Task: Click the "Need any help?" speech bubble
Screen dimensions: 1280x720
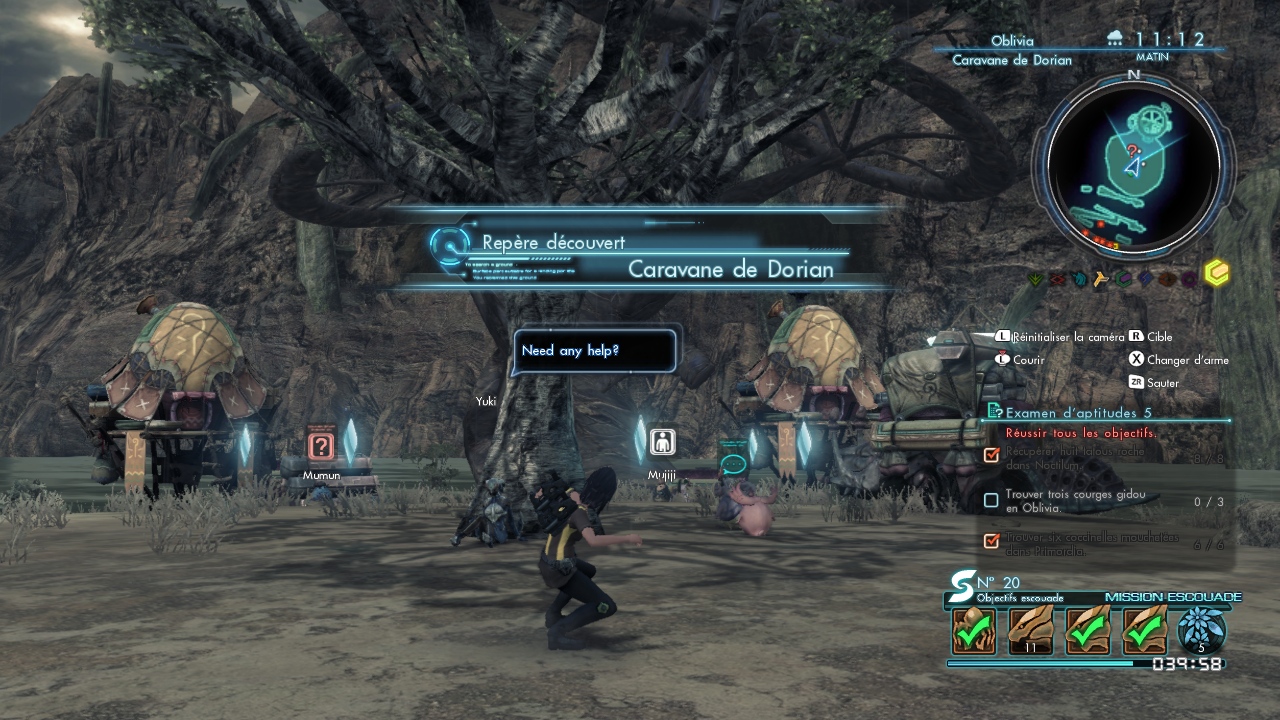Action: click(x=594, y=351)
